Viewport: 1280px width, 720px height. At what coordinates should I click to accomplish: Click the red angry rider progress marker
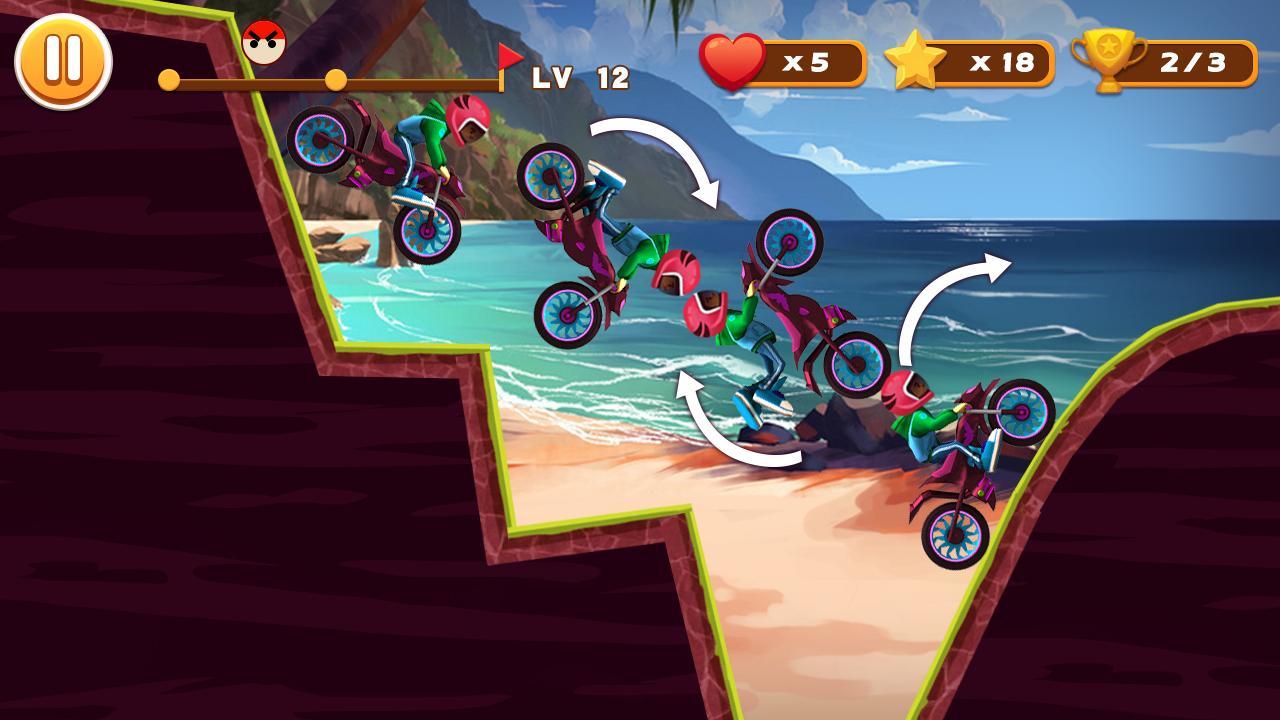click(262, 44)
